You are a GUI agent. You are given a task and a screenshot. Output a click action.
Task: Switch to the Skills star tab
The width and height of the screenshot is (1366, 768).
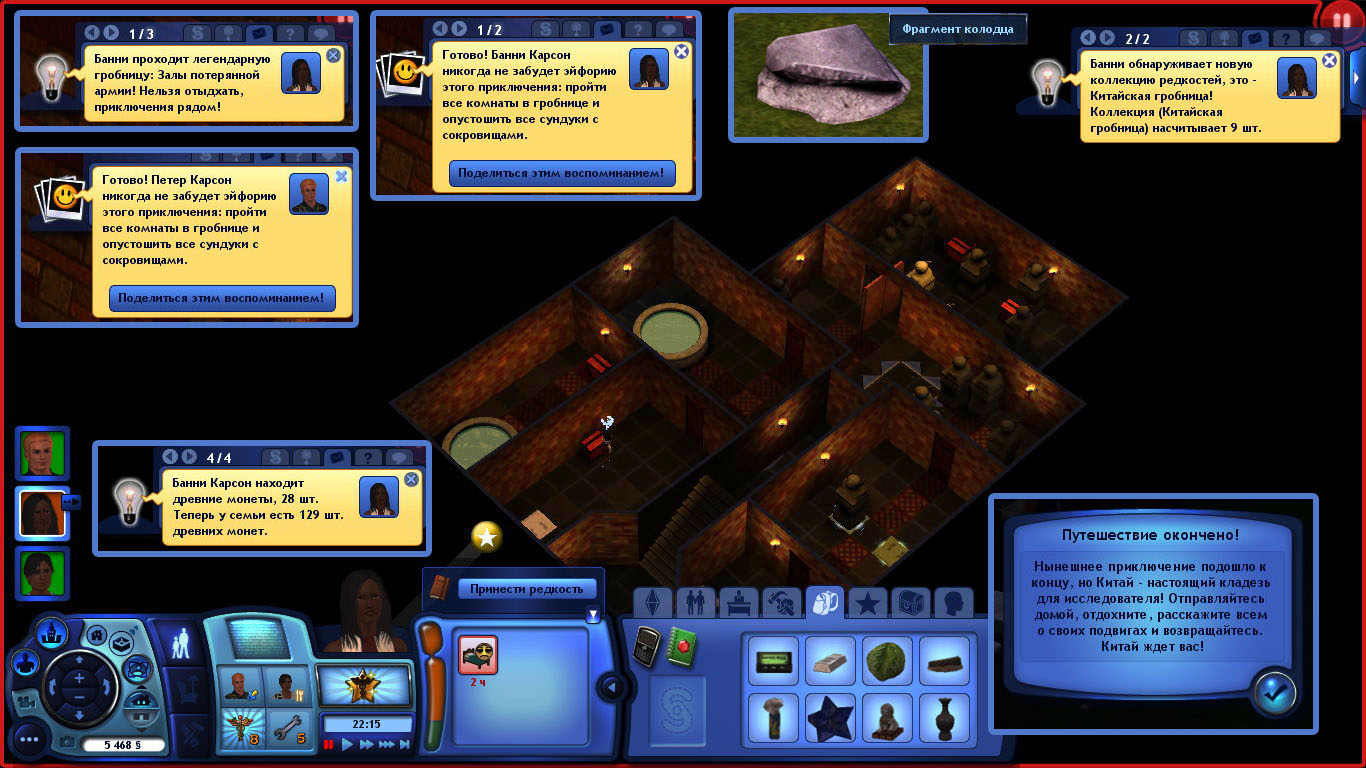pyautogui.click(x=867, y=603)
